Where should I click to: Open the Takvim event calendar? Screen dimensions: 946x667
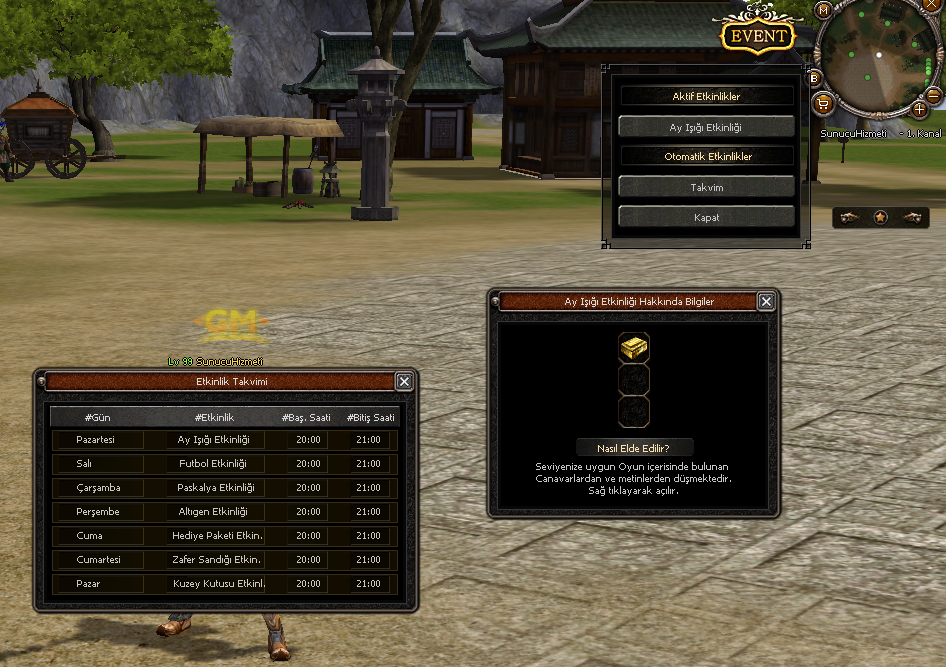(x=706, y=187)
